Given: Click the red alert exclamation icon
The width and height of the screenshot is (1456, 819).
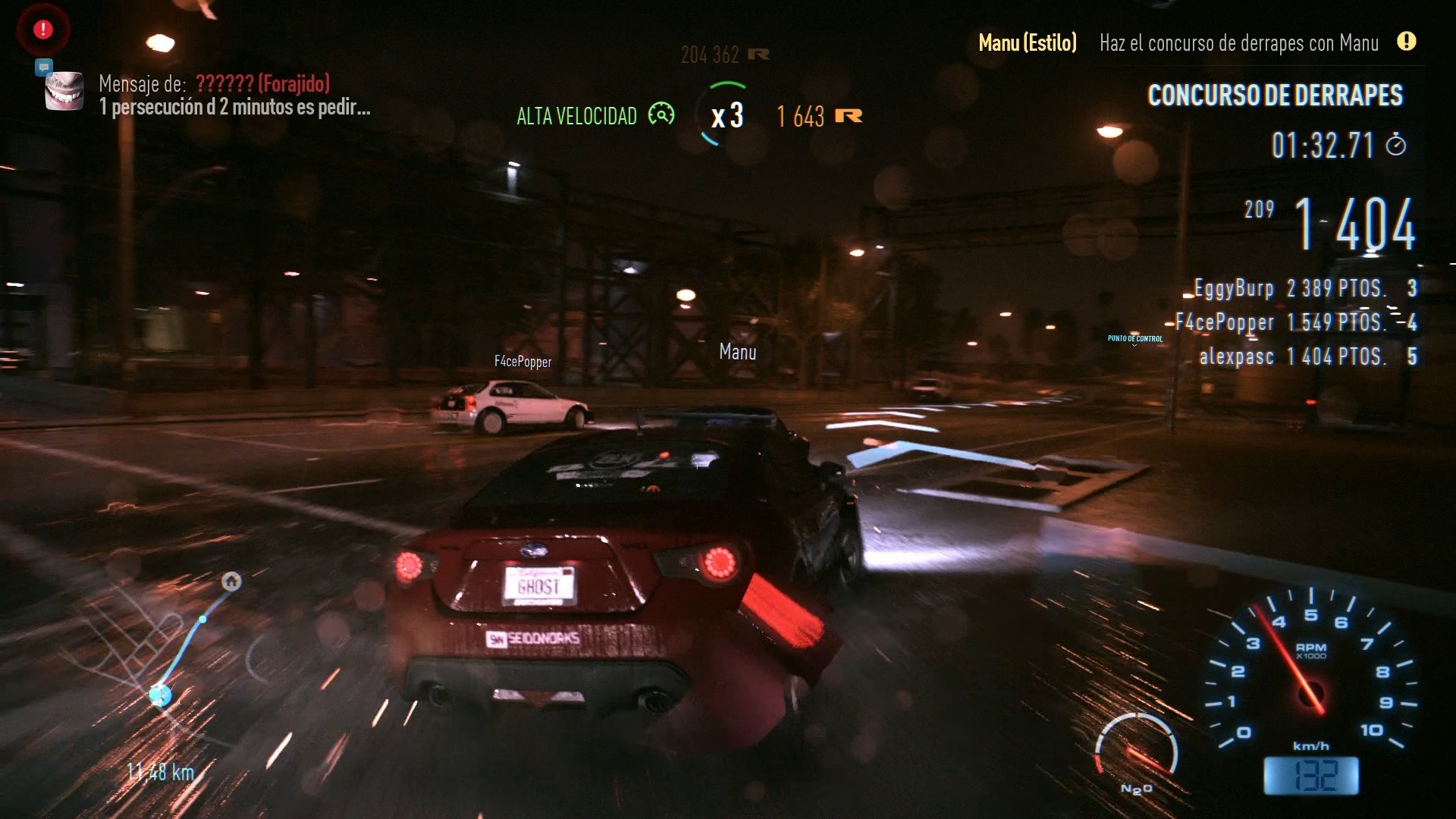Looking at the screenshot, I should point(42,28).
